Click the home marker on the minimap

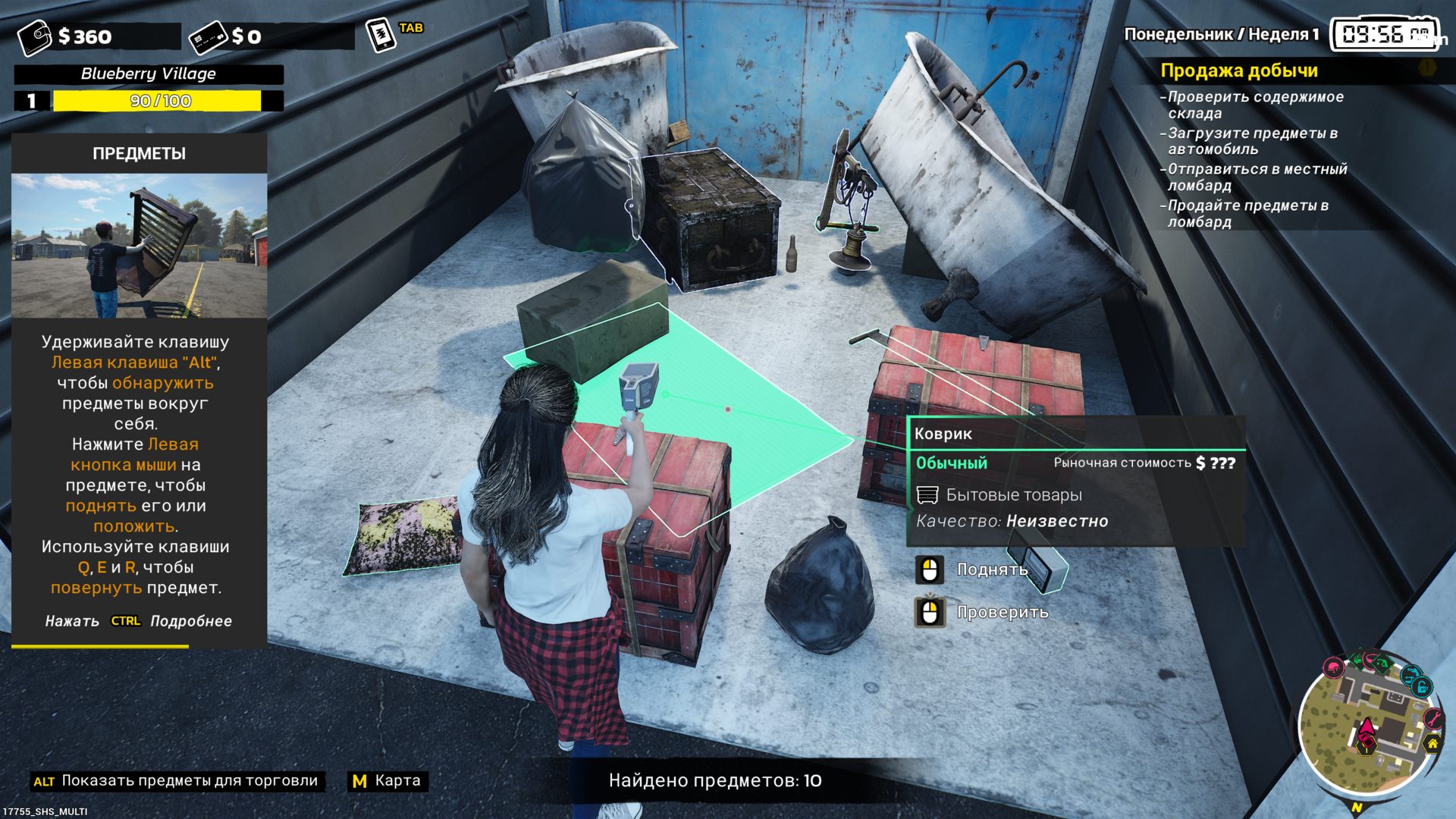tap(1432, 744)
